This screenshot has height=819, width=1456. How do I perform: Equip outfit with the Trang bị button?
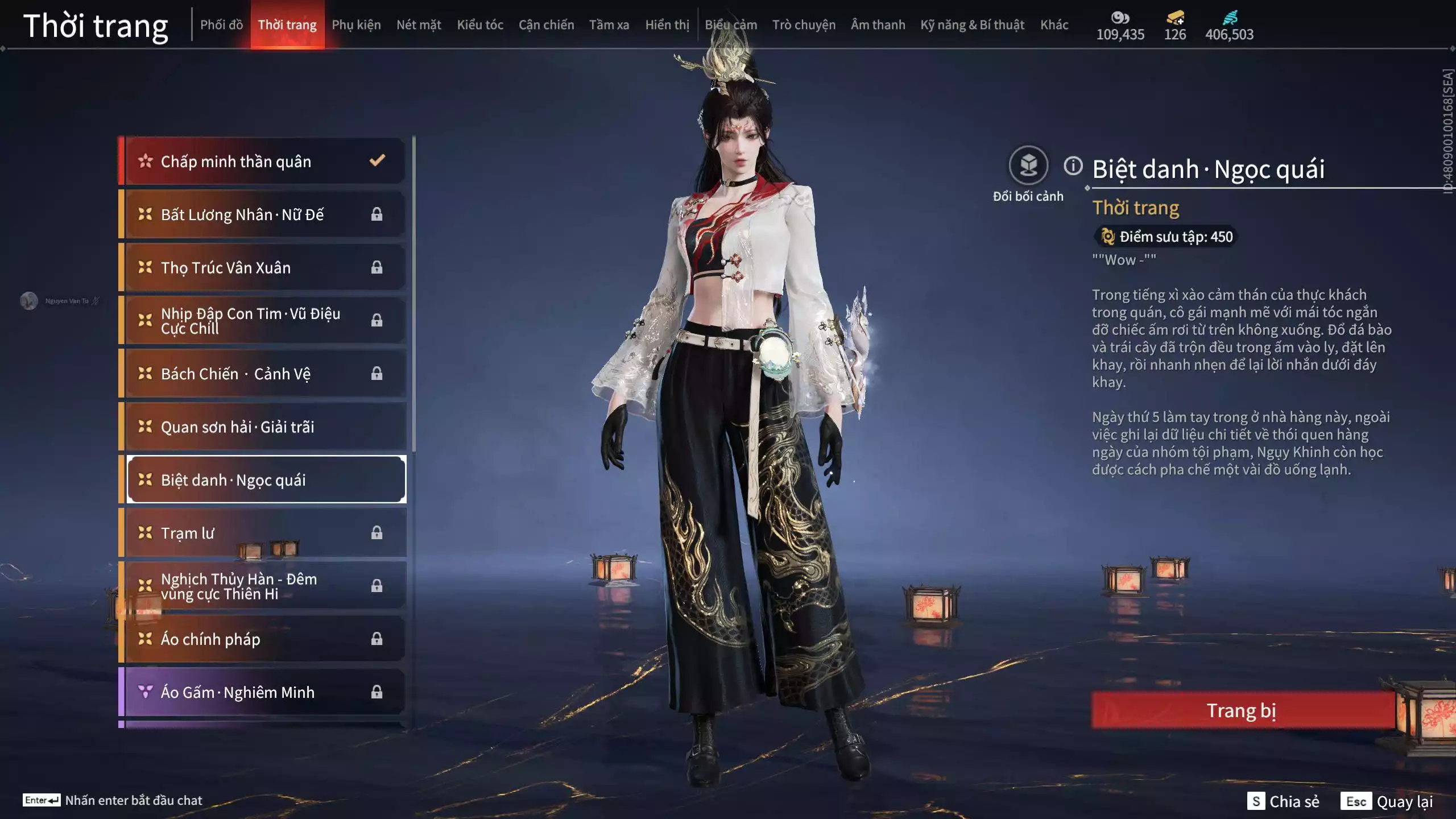click(1242, 711)
